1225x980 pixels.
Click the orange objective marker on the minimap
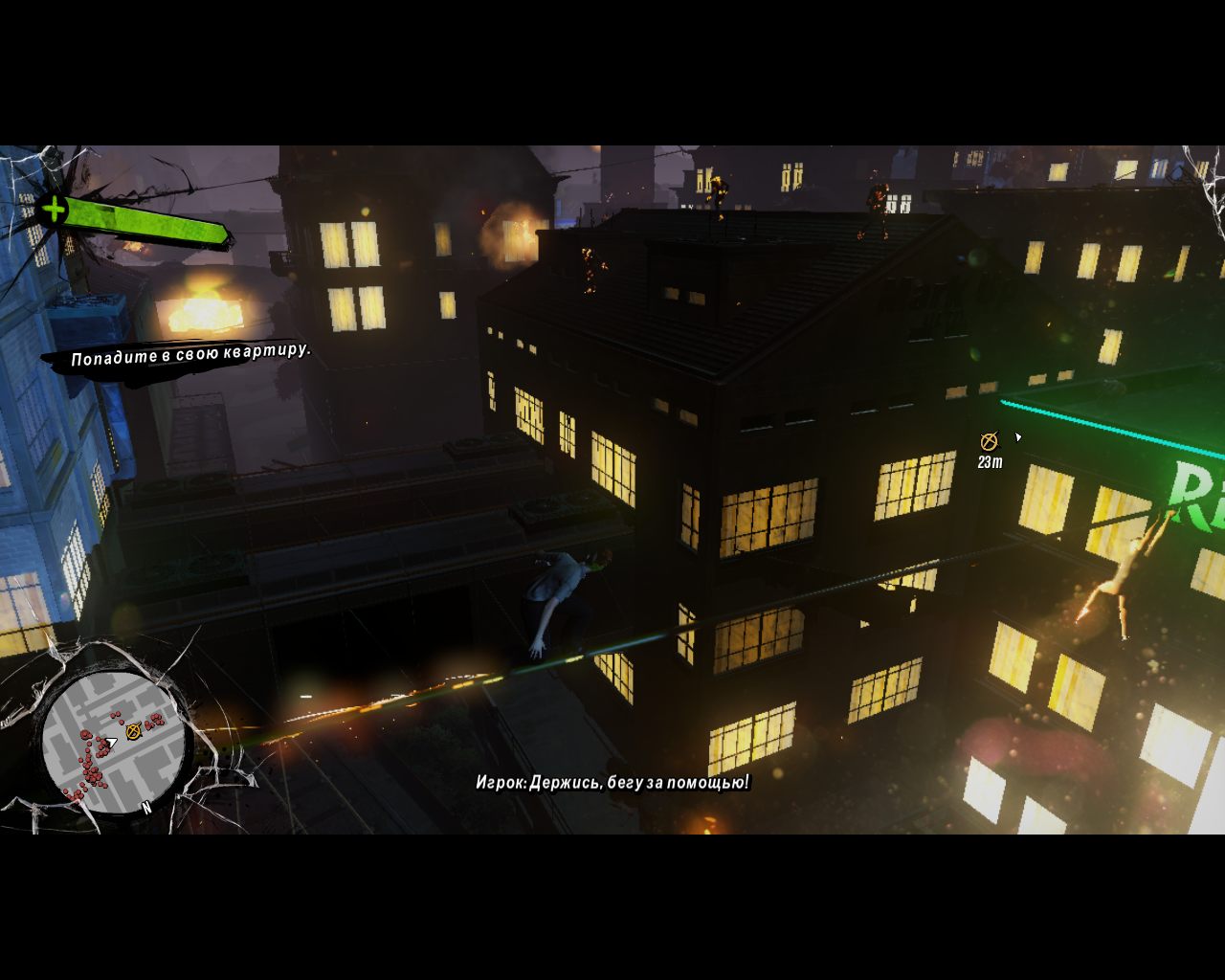(x=133, y=730)
